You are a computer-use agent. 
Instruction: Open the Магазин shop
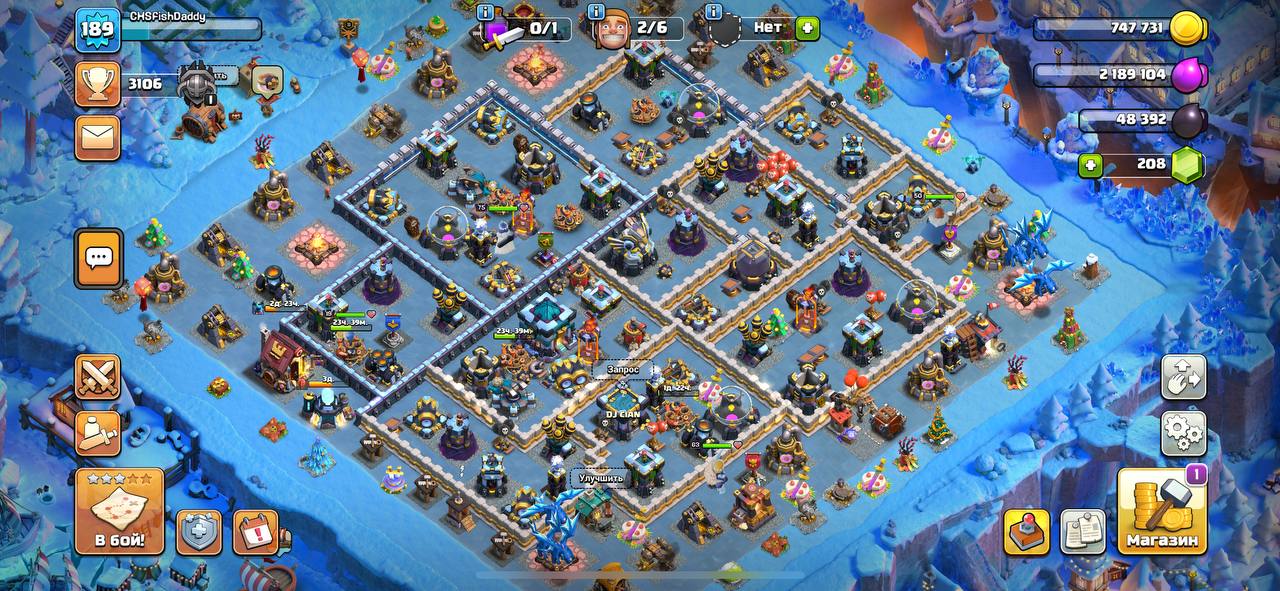click(1161, 511)
